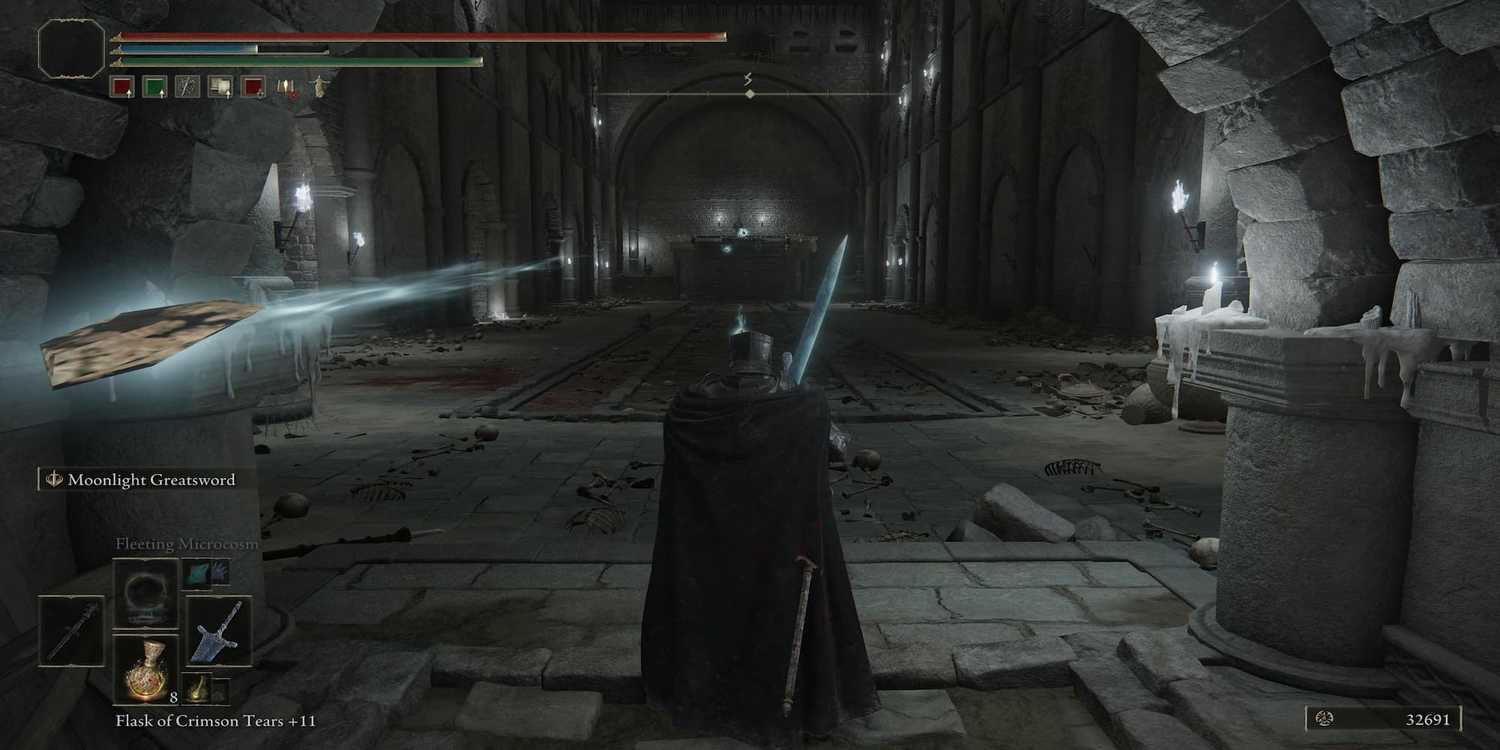Click the diamond marker on the compass bar
This screenshot has width=1500, height=750.
[x=748, y=92]
